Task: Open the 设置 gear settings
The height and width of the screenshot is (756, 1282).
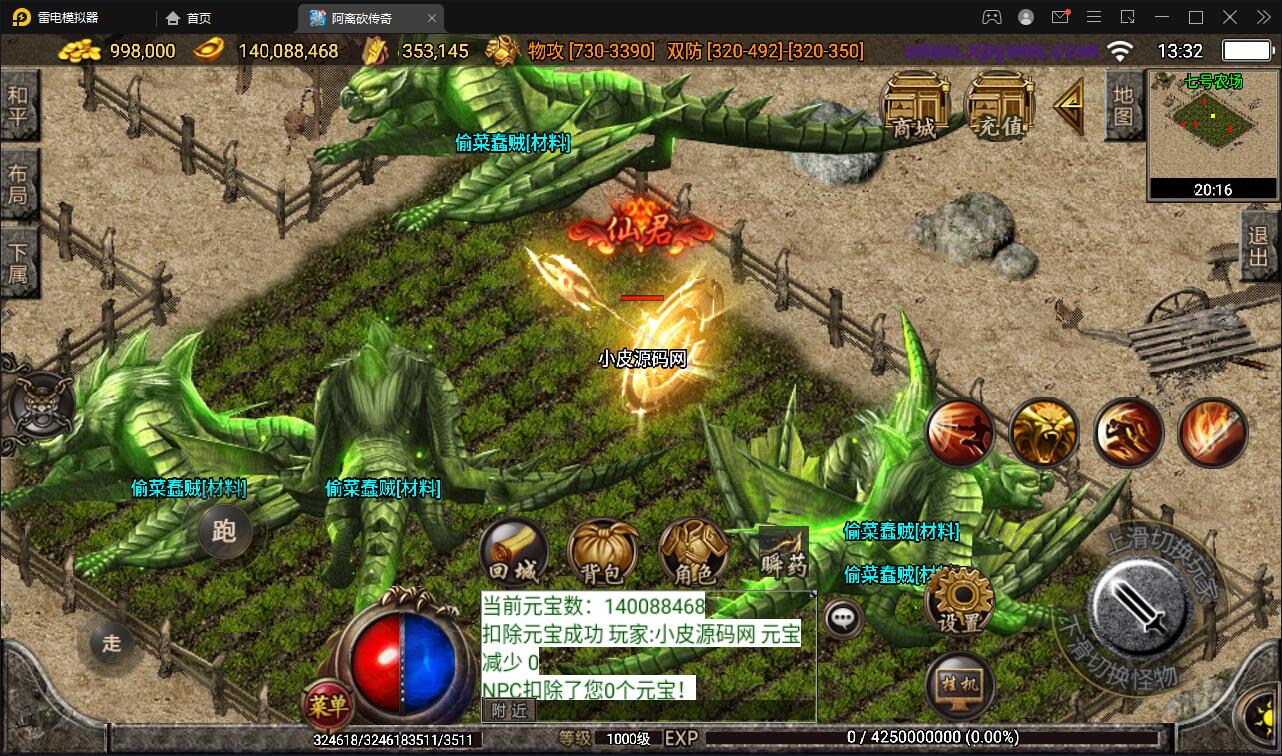Action: [x=960, y=600]
